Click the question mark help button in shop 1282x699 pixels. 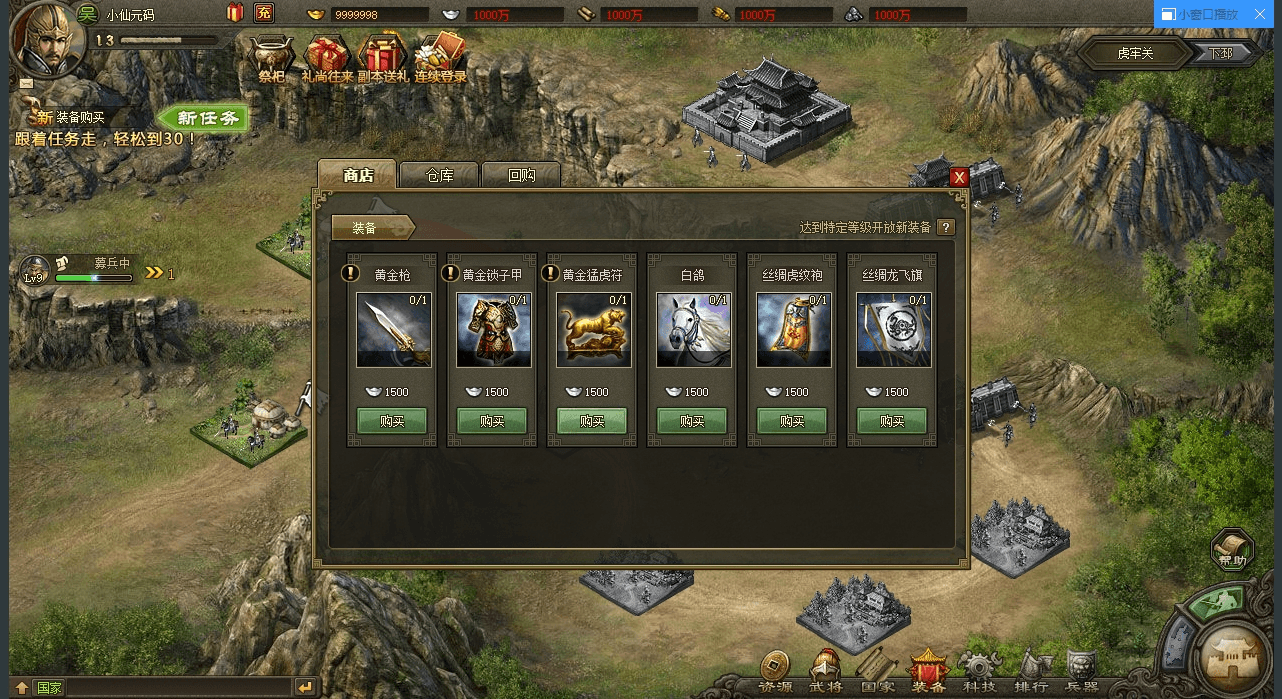coord(945,227)
